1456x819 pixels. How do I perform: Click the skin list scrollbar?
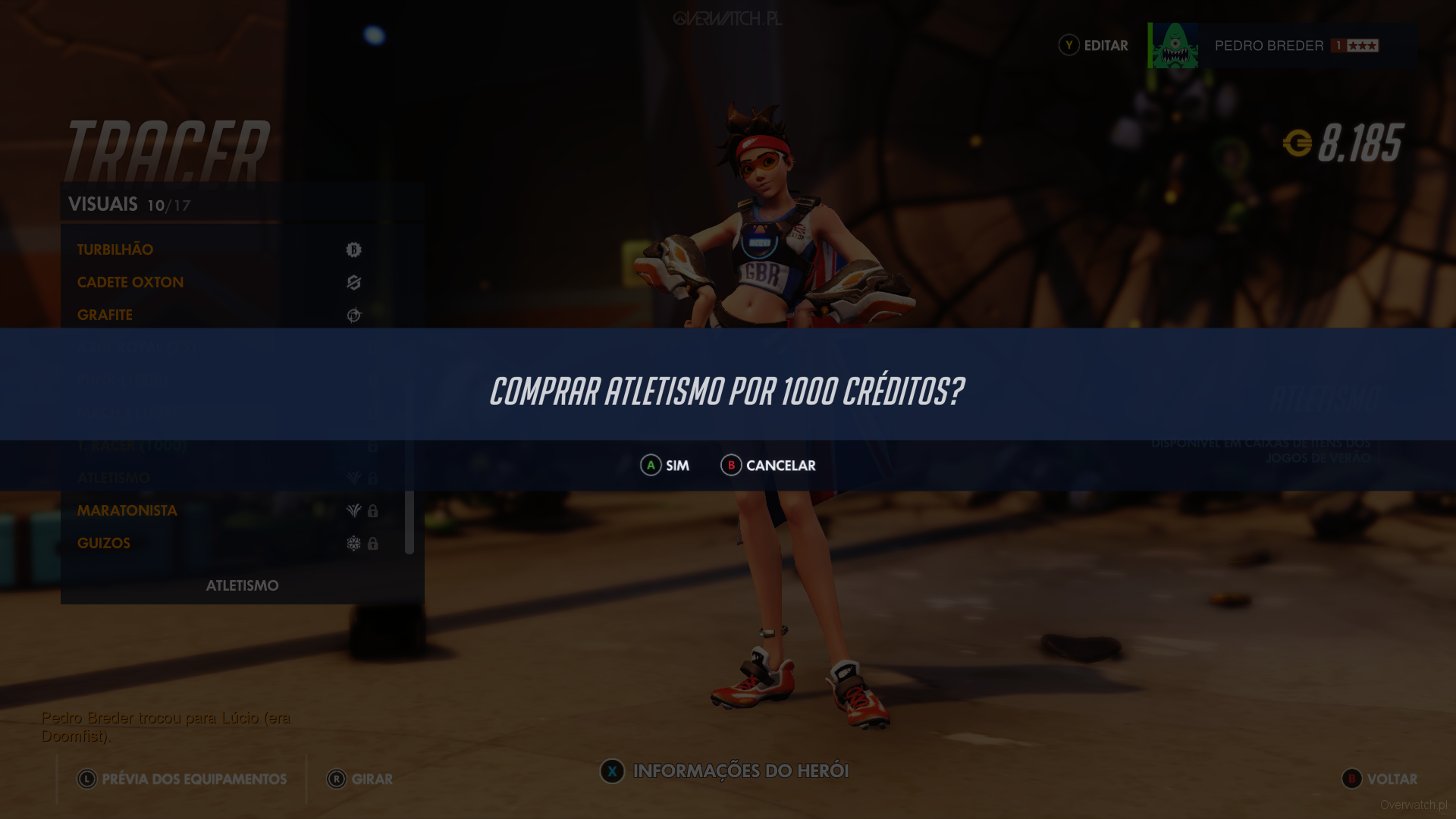tap(409, 522)
